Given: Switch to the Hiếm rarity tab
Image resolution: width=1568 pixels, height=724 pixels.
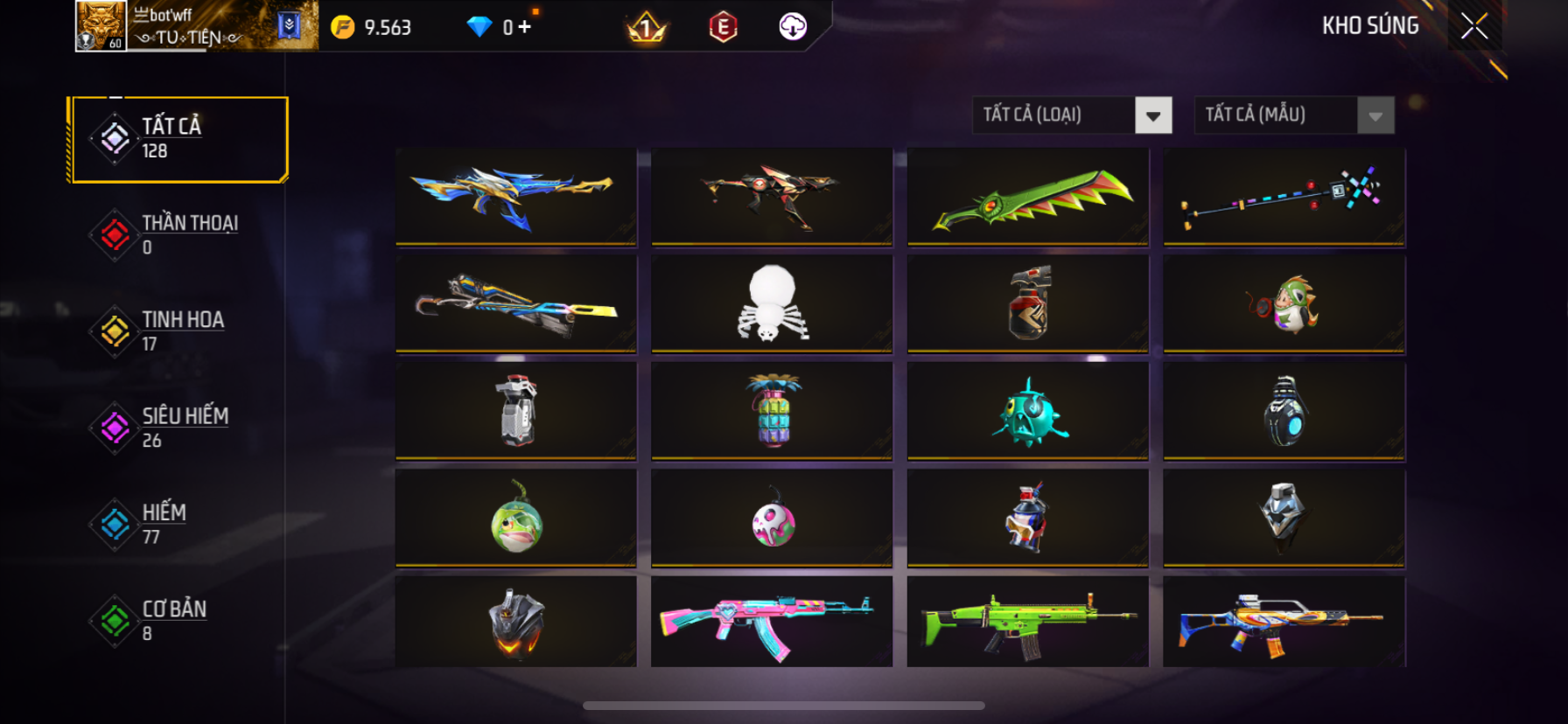Looking at the screenshot, I should point(178,524).
